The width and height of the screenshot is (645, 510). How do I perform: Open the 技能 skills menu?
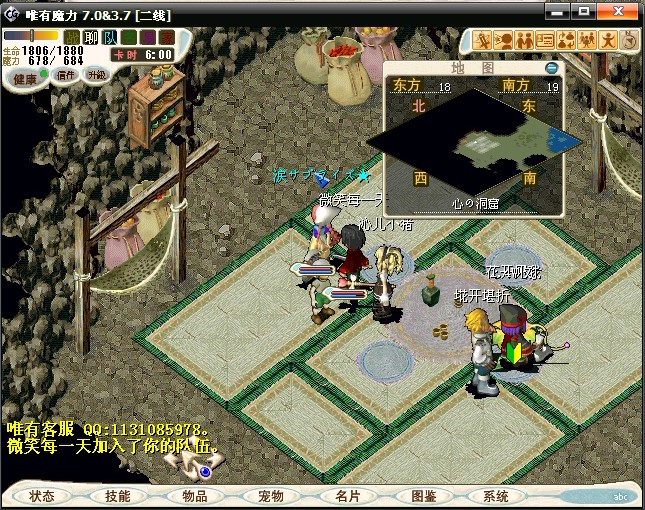[117, 496]
